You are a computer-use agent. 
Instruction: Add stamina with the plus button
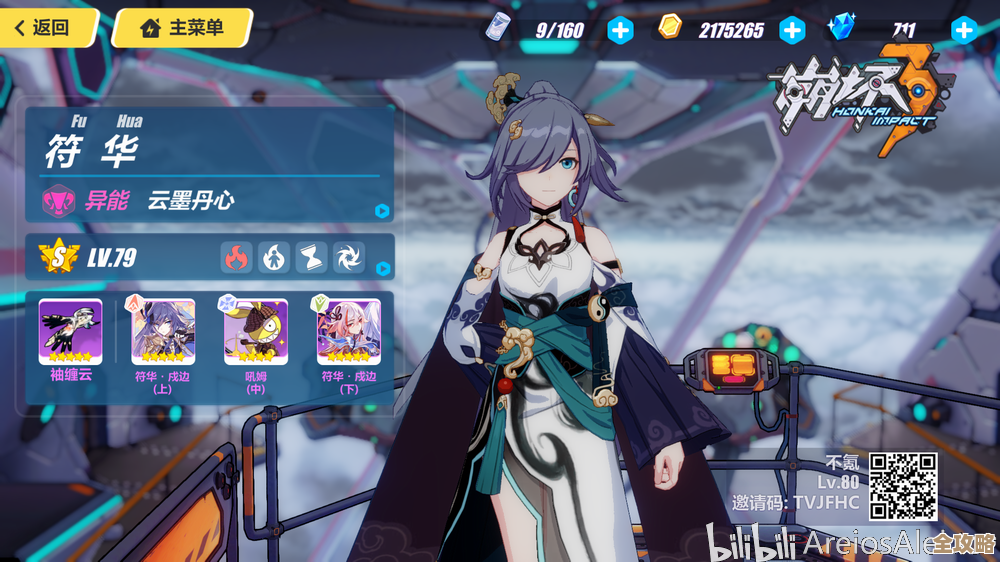click(621, 30)
